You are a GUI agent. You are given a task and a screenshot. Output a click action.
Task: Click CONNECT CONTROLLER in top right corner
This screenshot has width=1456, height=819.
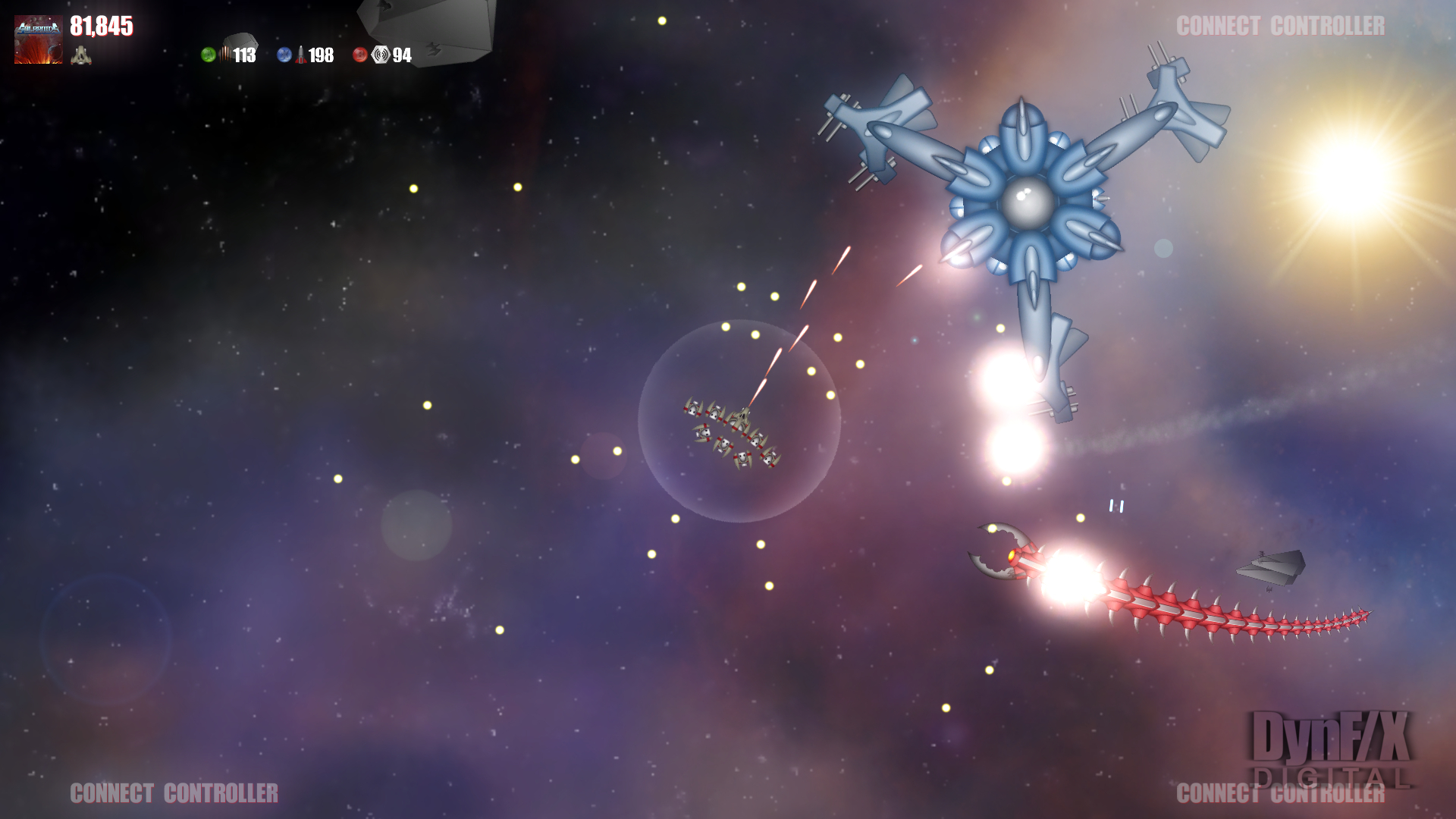tap(1281, 25)
